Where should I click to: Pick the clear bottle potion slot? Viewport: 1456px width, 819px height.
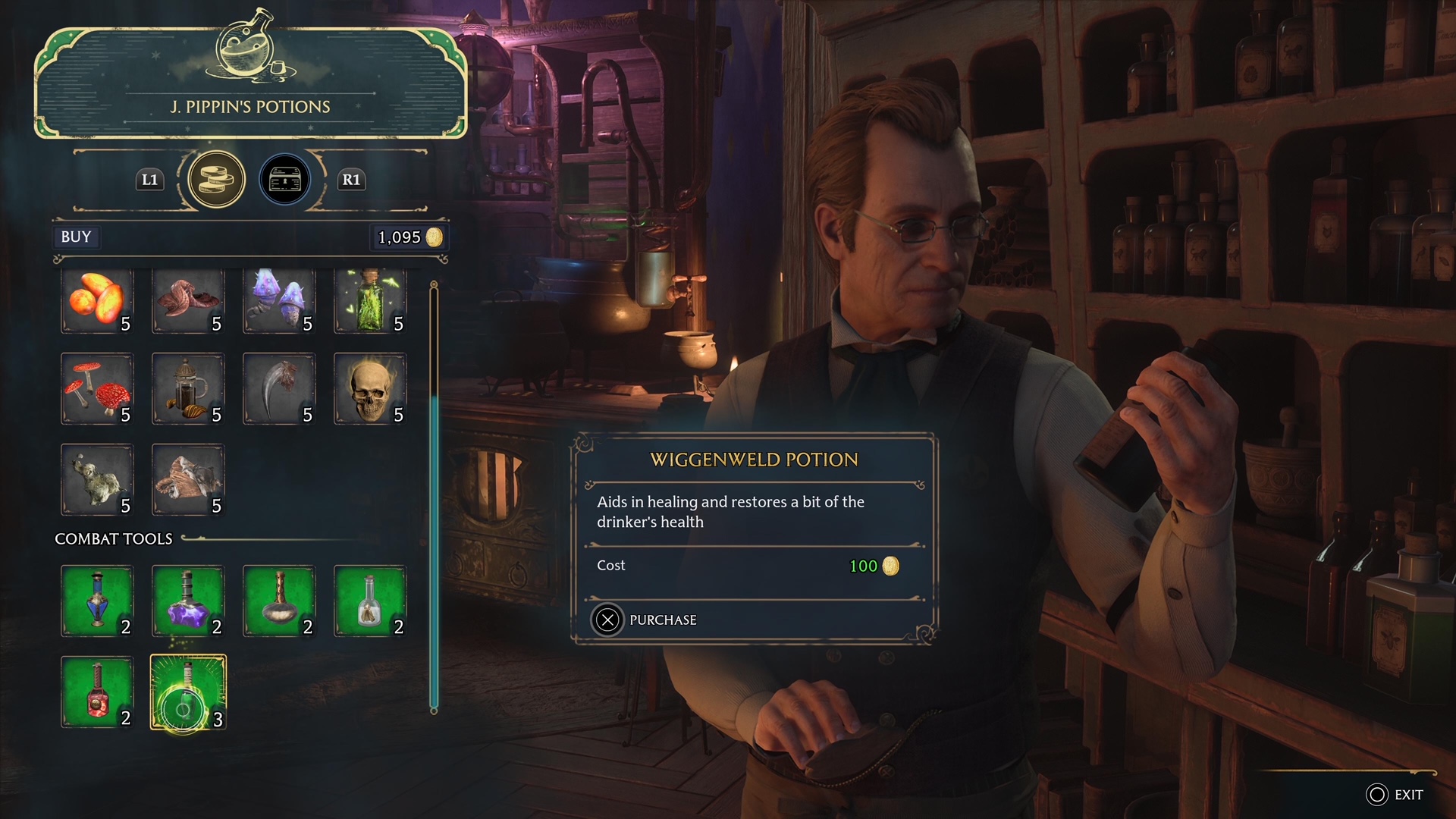pos(370,601)
